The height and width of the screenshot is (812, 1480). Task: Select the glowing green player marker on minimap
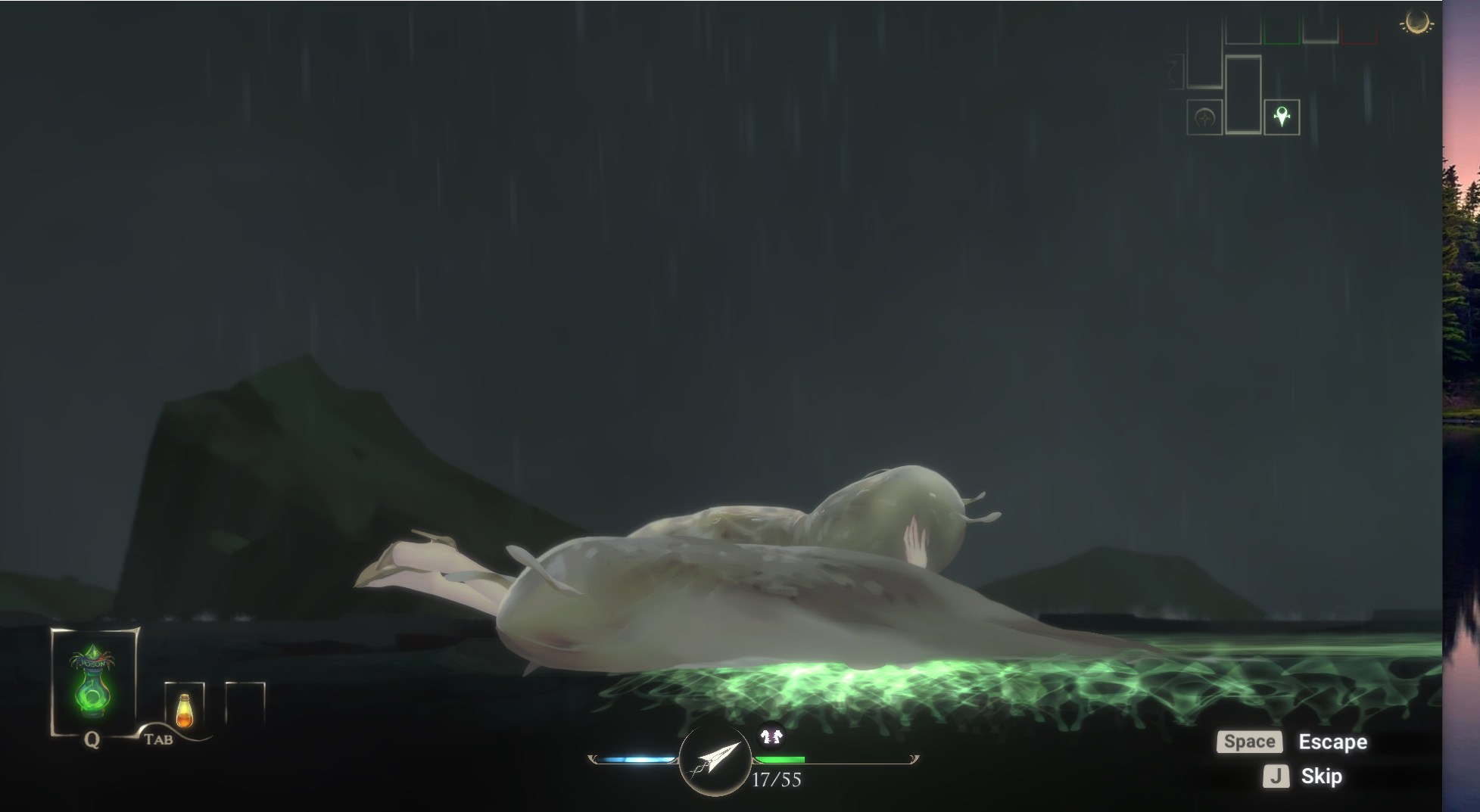(1281, 117)
